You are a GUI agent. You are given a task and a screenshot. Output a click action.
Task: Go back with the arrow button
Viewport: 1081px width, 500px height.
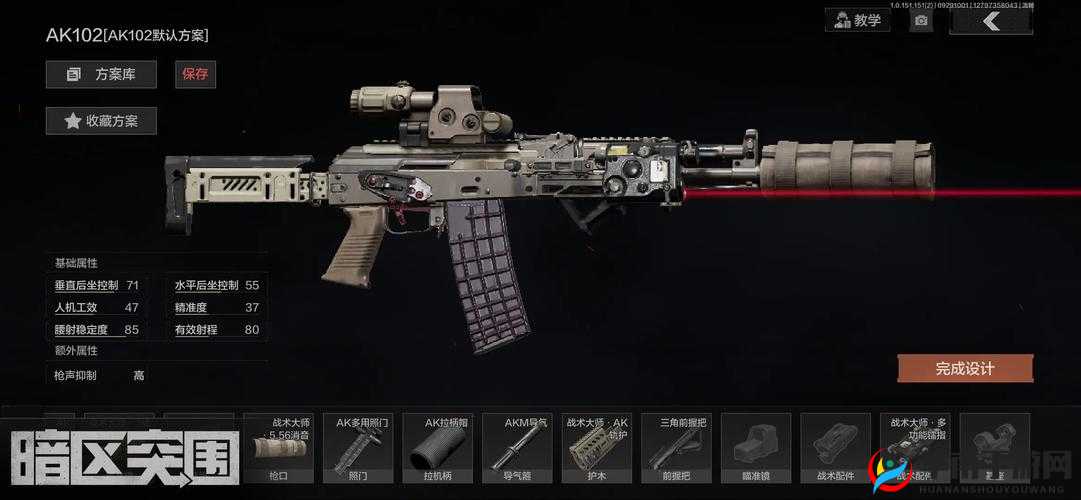990,21
